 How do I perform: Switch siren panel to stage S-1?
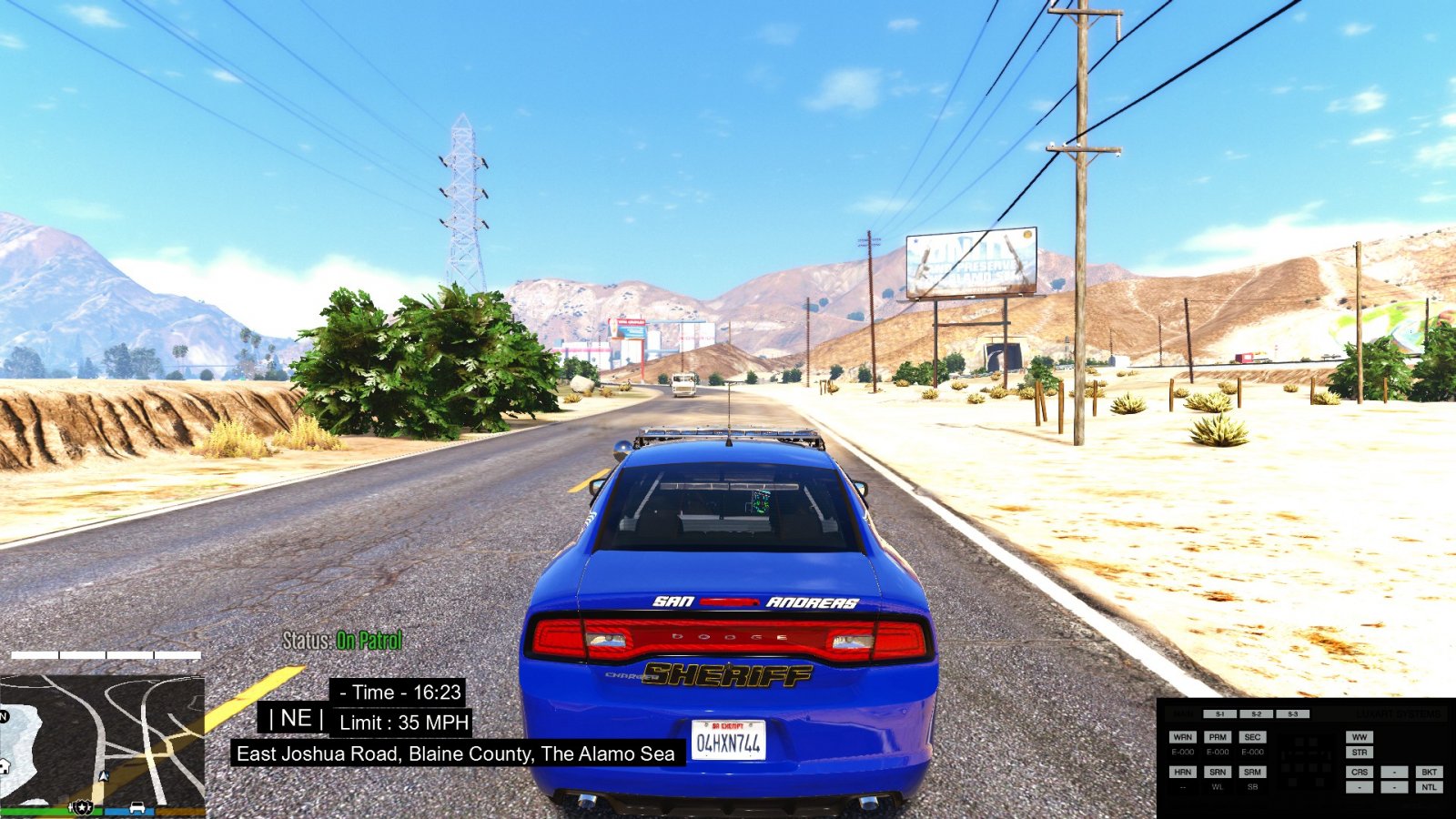[x=1219, y=714]
